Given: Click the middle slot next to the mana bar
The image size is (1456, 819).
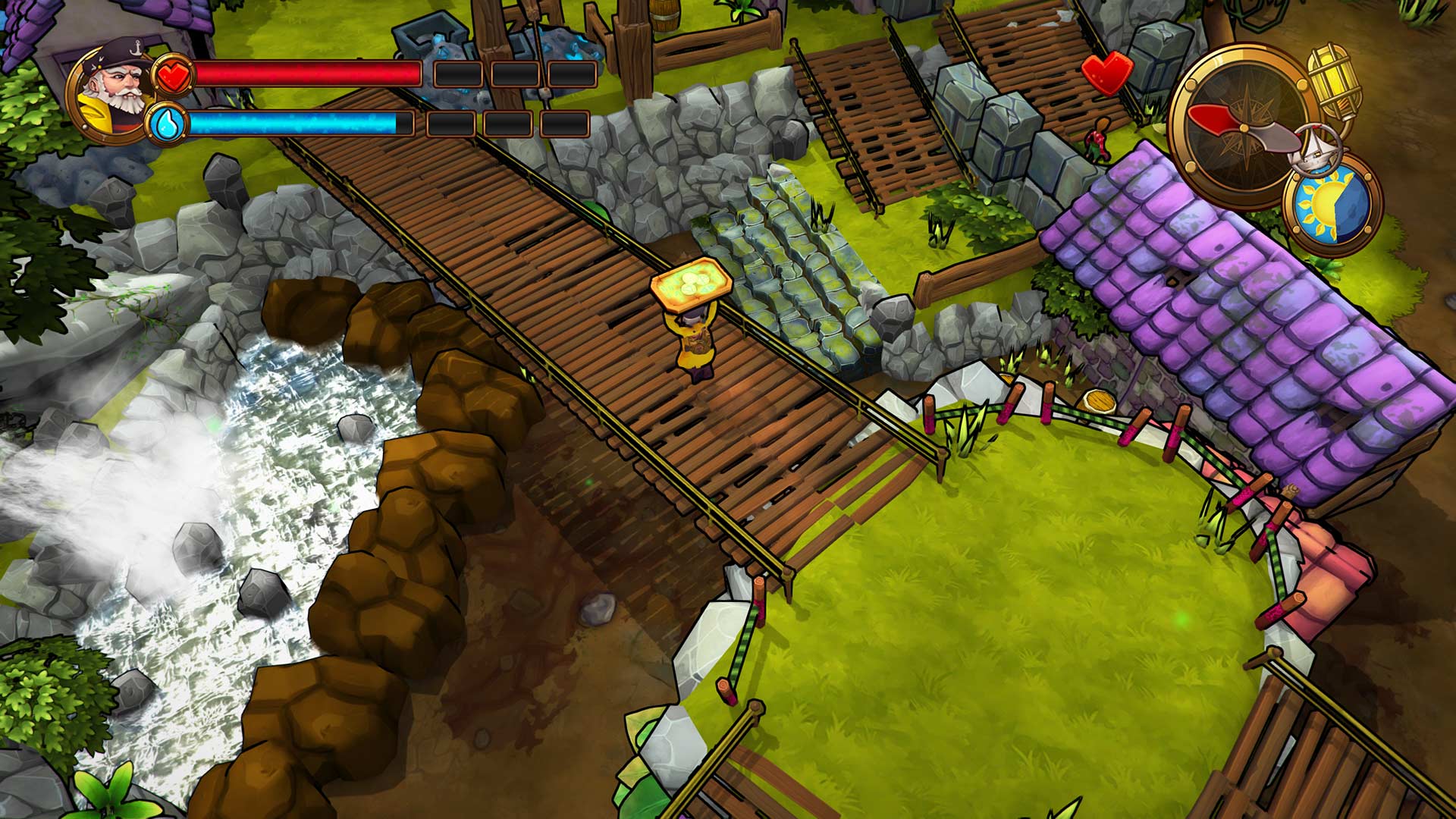Looking at the screenshot, I should pyautogui.click(x=507, y=124).
